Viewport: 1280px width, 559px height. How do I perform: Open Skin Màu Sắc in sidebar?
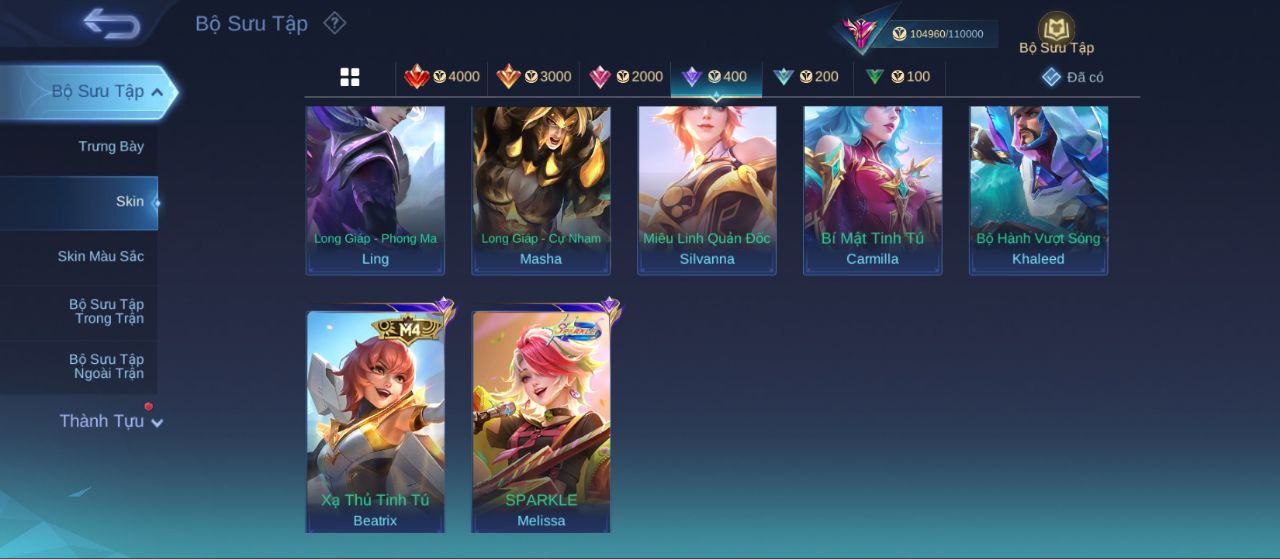100,257
